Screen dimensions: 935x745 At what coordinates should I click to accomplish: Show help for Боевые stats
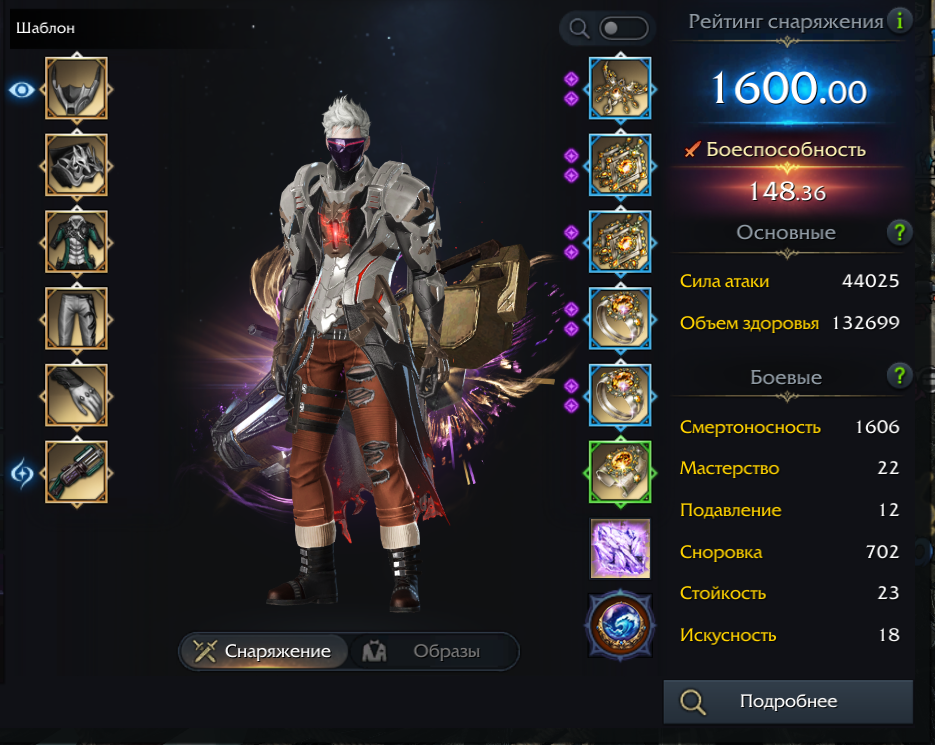(900, 376)
